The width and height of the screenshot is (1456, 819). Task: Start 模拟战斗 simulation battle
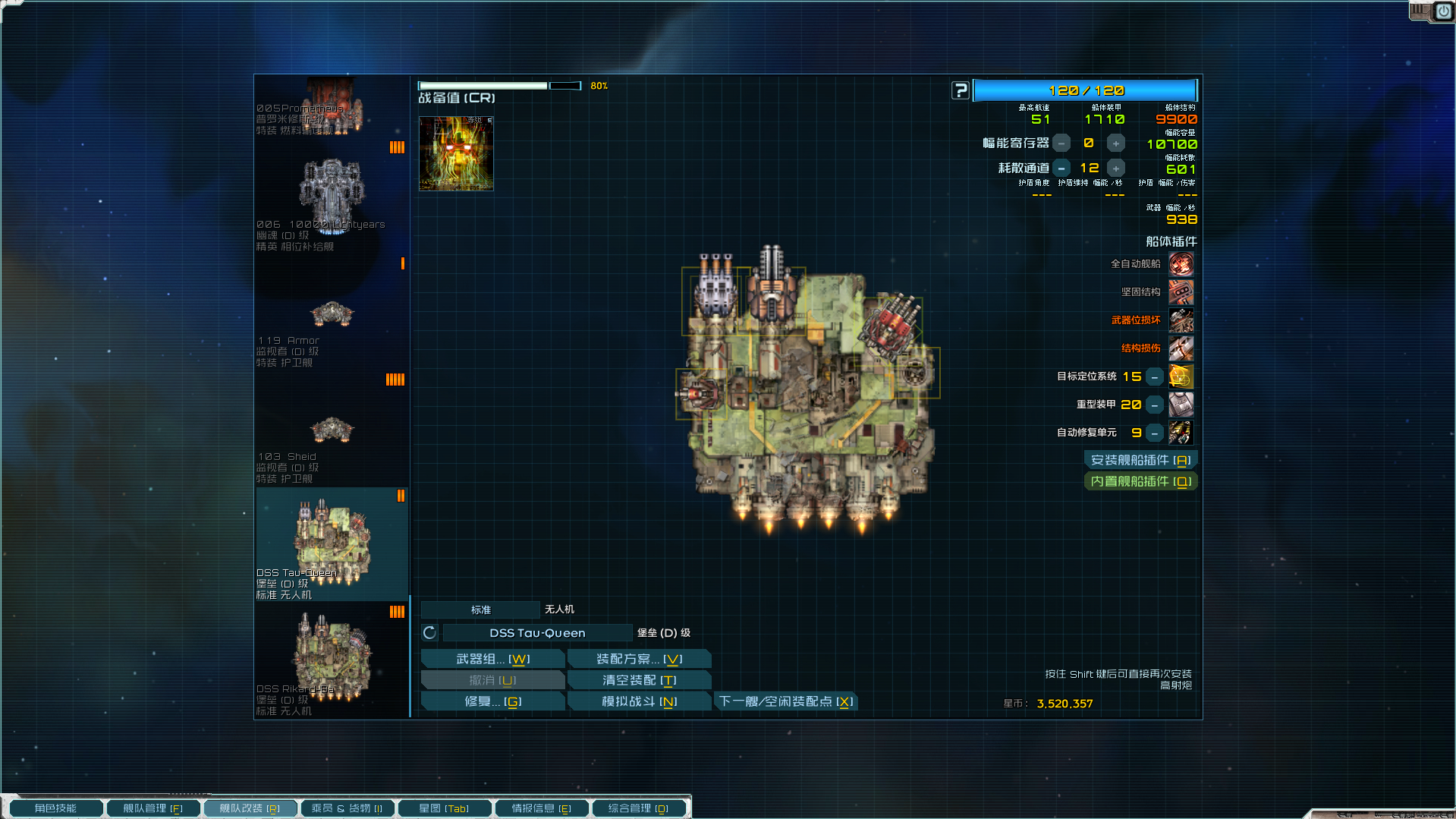click(x=639, y=701)
